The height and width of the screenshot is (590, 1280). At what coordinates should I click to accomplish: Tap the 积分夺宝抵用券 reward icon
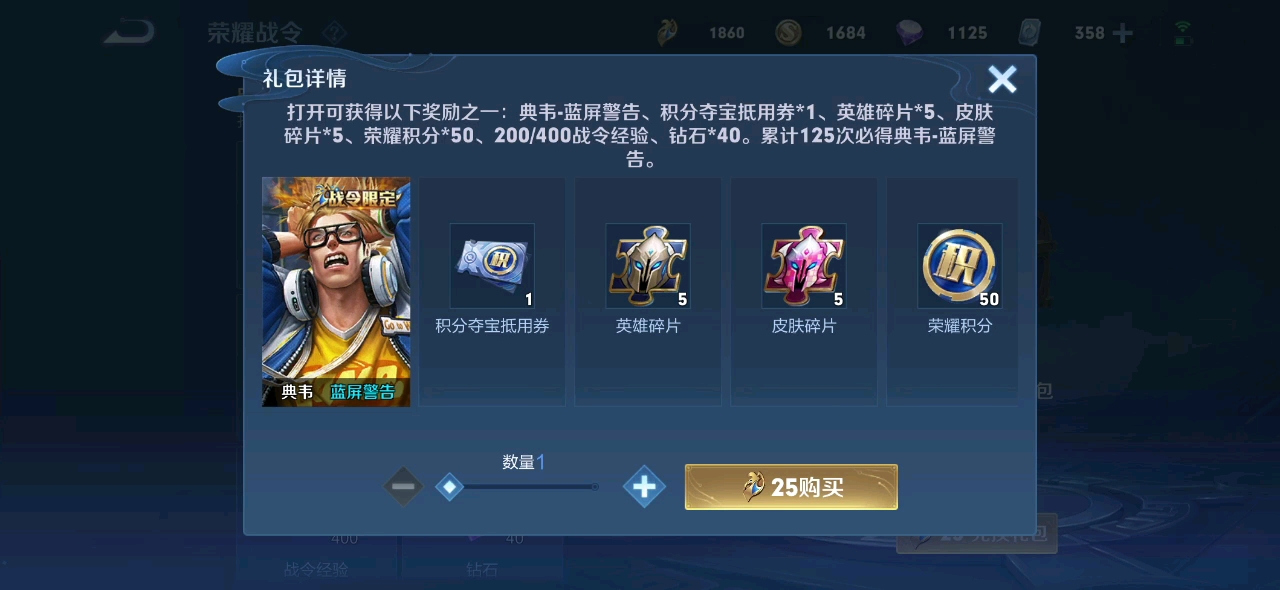[492, 266]
